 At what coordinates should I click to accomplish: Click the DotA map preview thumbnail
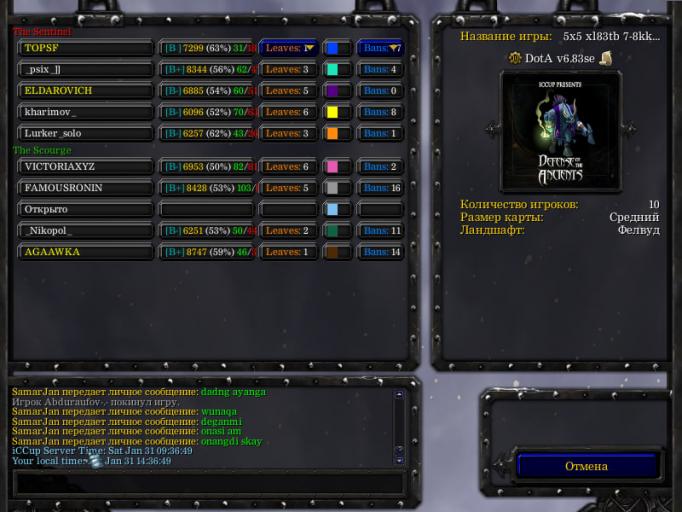560,131
